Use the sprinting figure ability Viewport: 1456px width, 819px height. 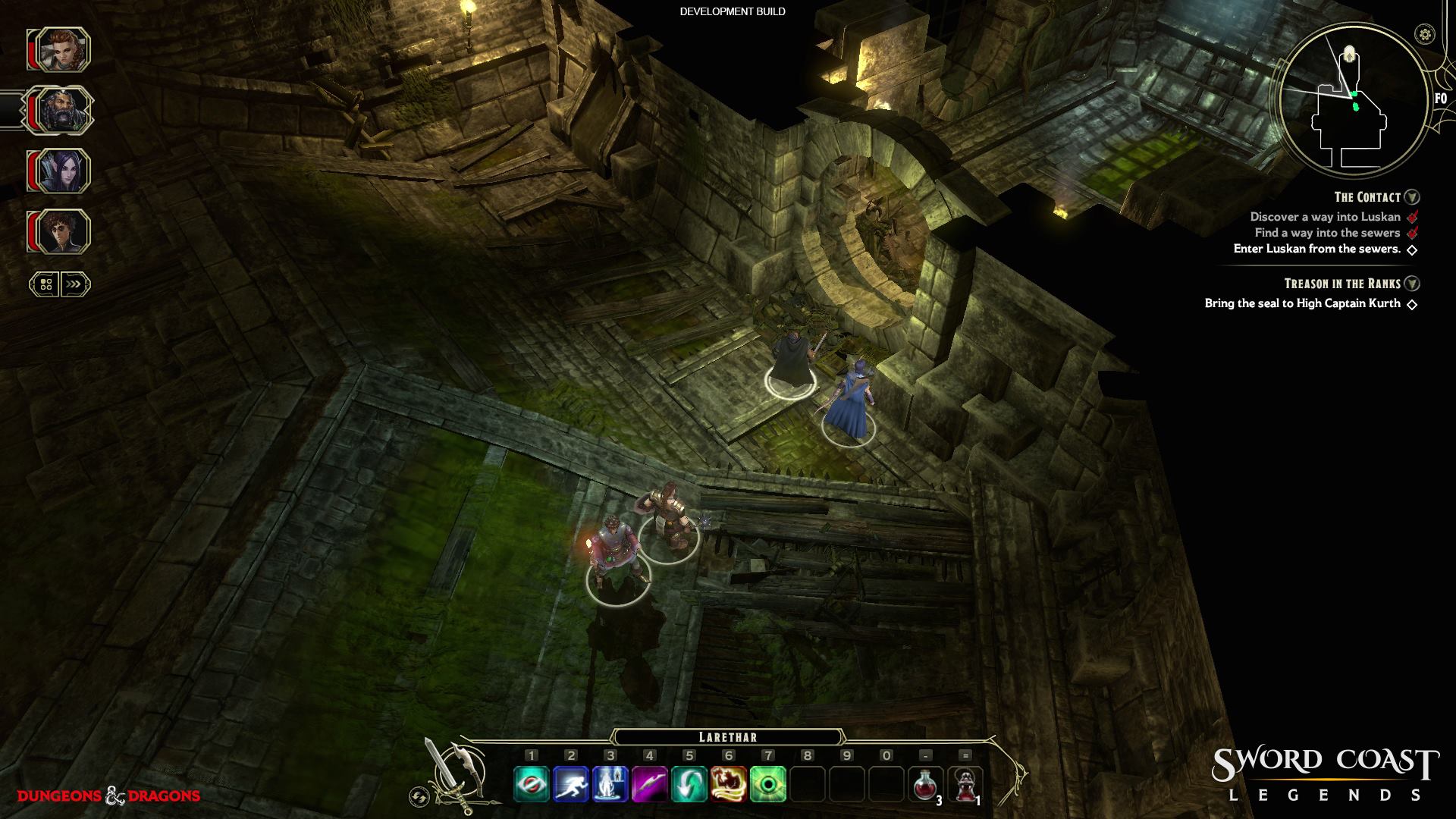[x=571, y=784]
